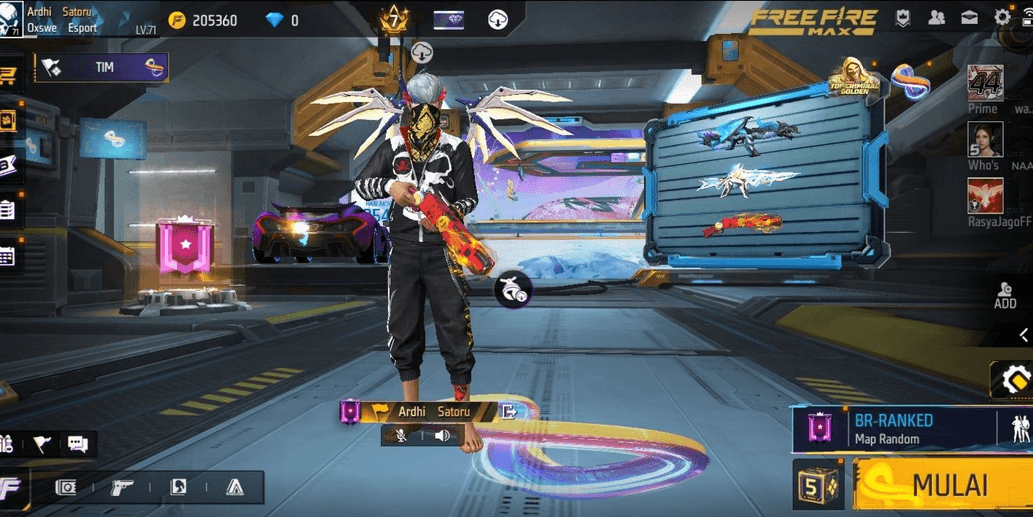Open the mail envelope inbox
1033x517 pixels.
[969, 17]
